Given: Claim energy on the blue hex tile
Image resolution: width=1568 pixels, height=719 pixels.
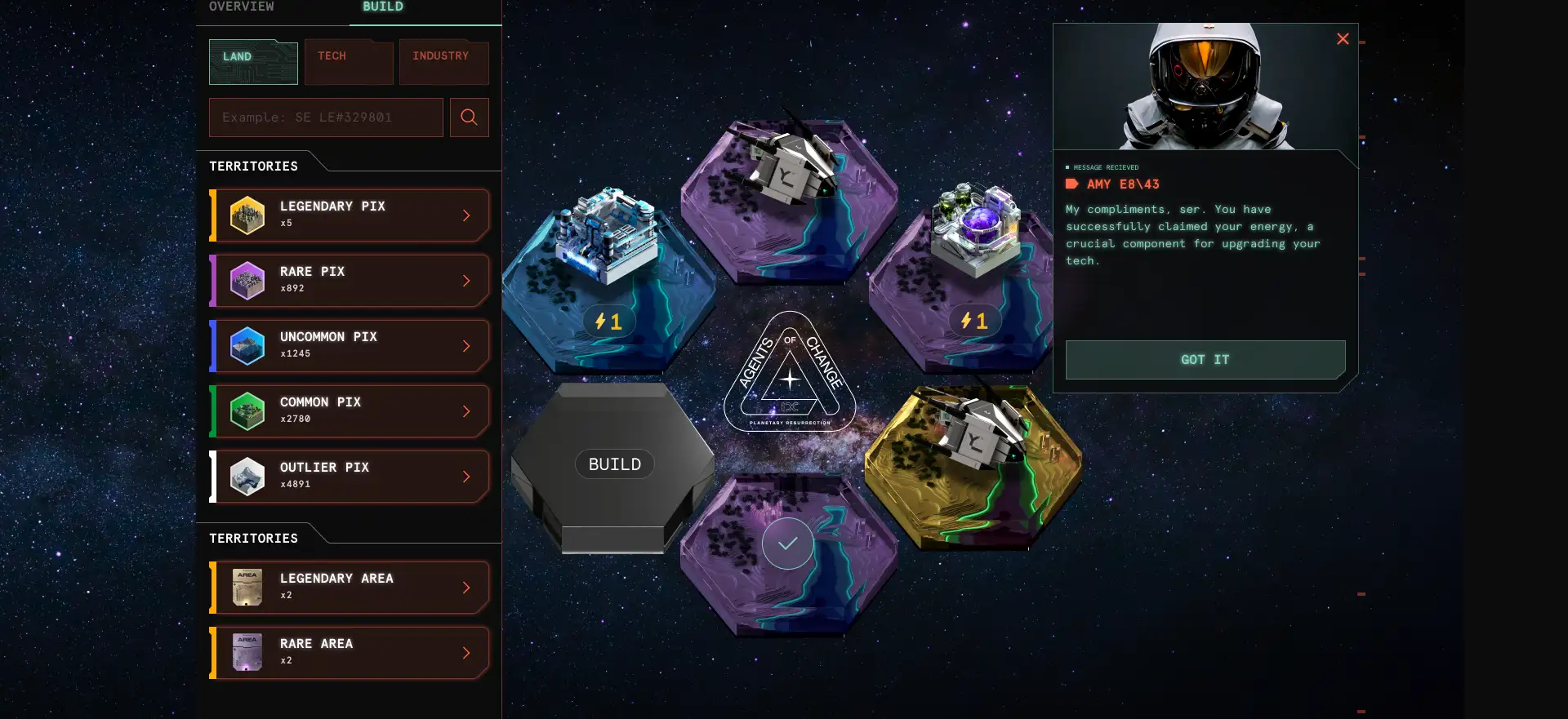Looking at the screenshot, I should pos(608,322).
